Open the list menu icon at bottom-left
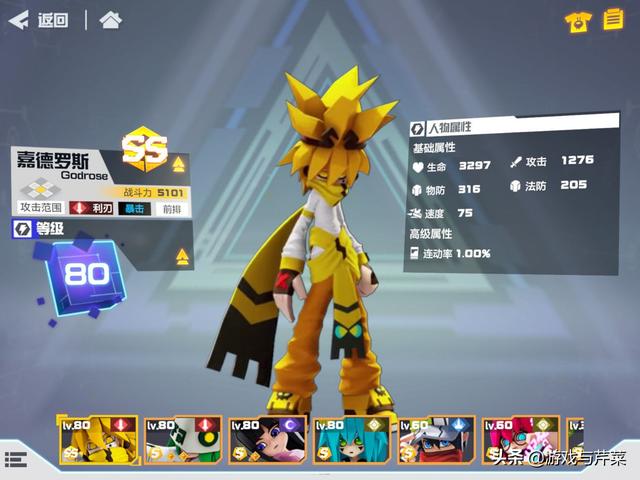 click(15, 459)
